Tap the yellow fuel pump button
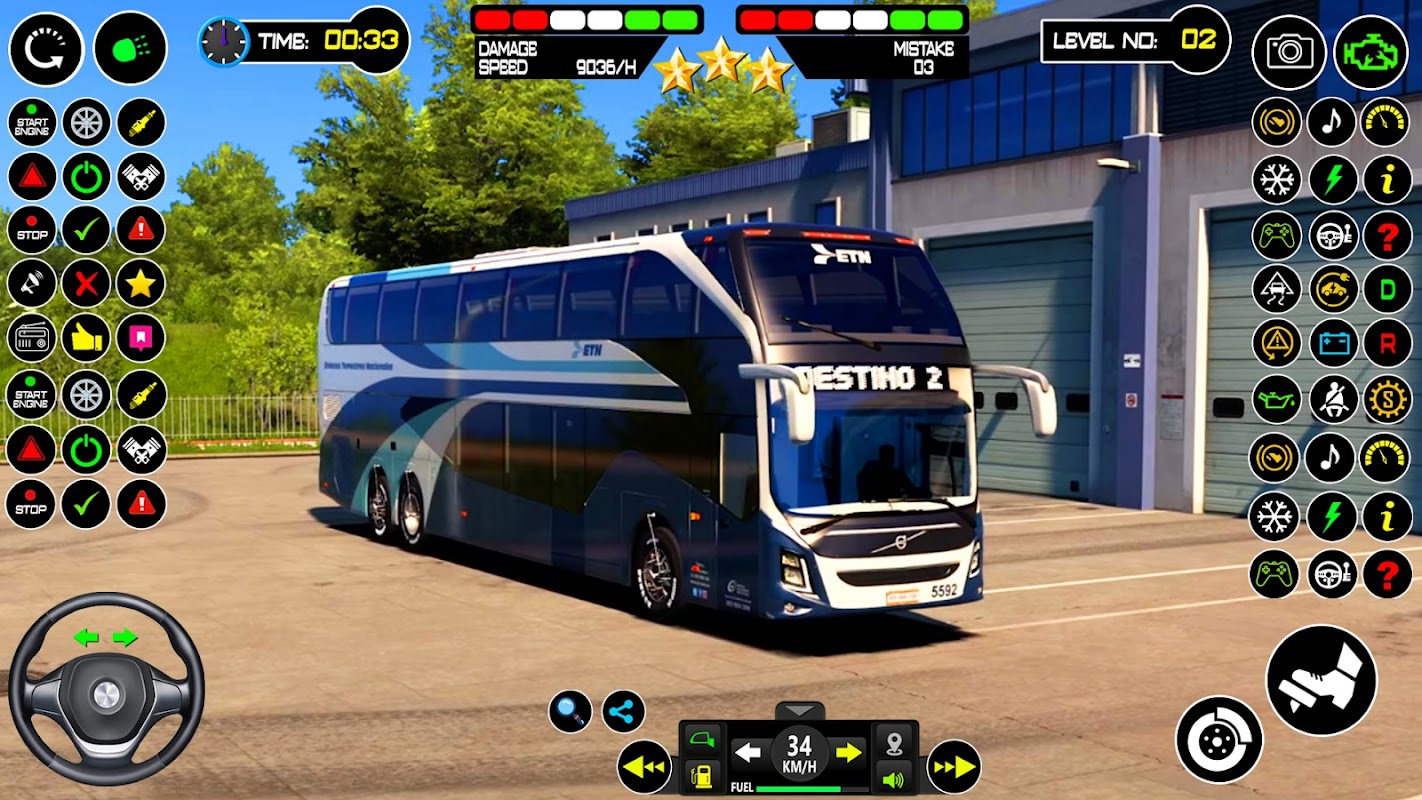The height and width of the screenshot is (800, 1422). (703, 777)
